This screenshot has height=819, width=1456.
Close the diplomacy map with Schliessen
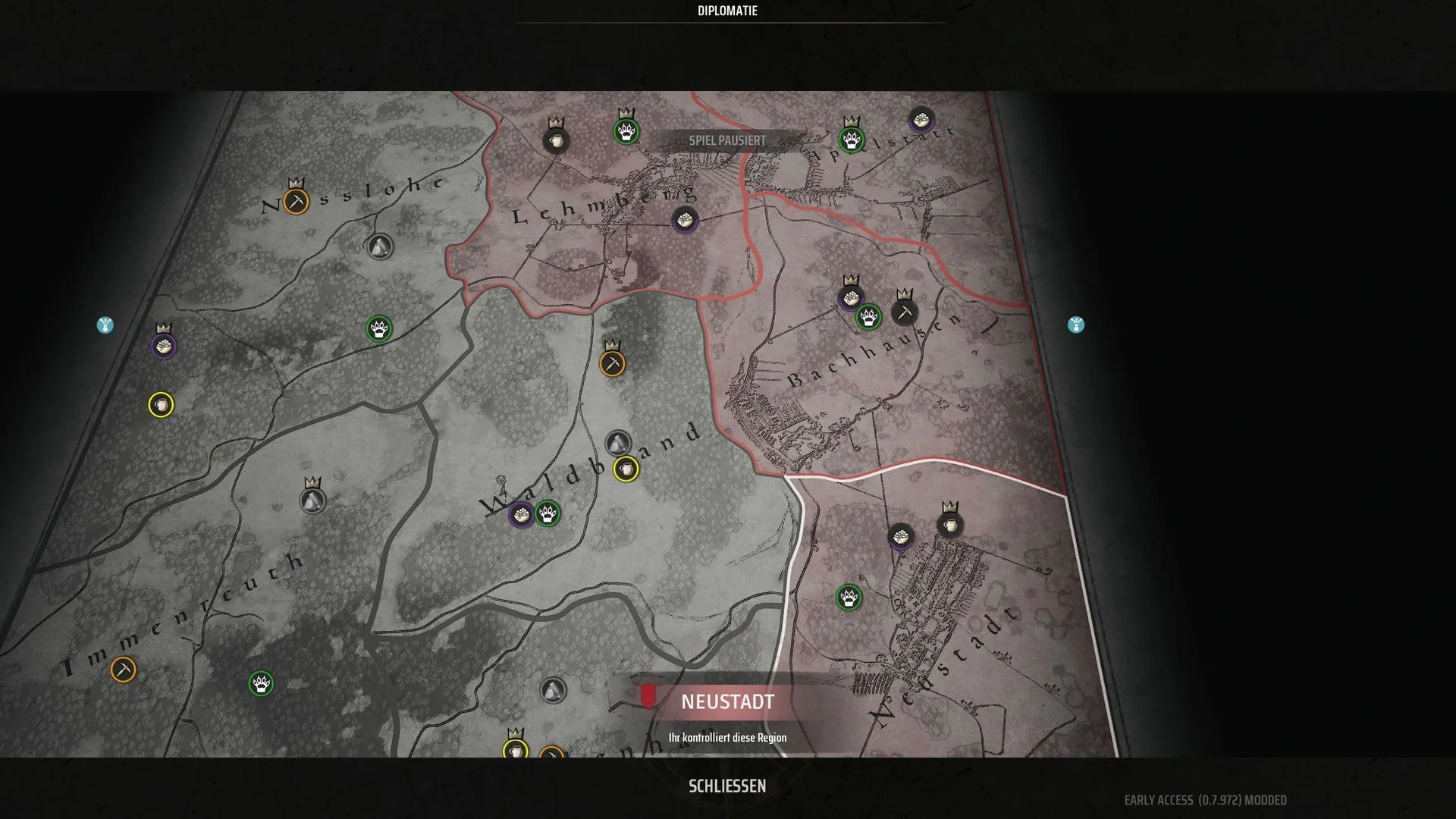point(726,786)
